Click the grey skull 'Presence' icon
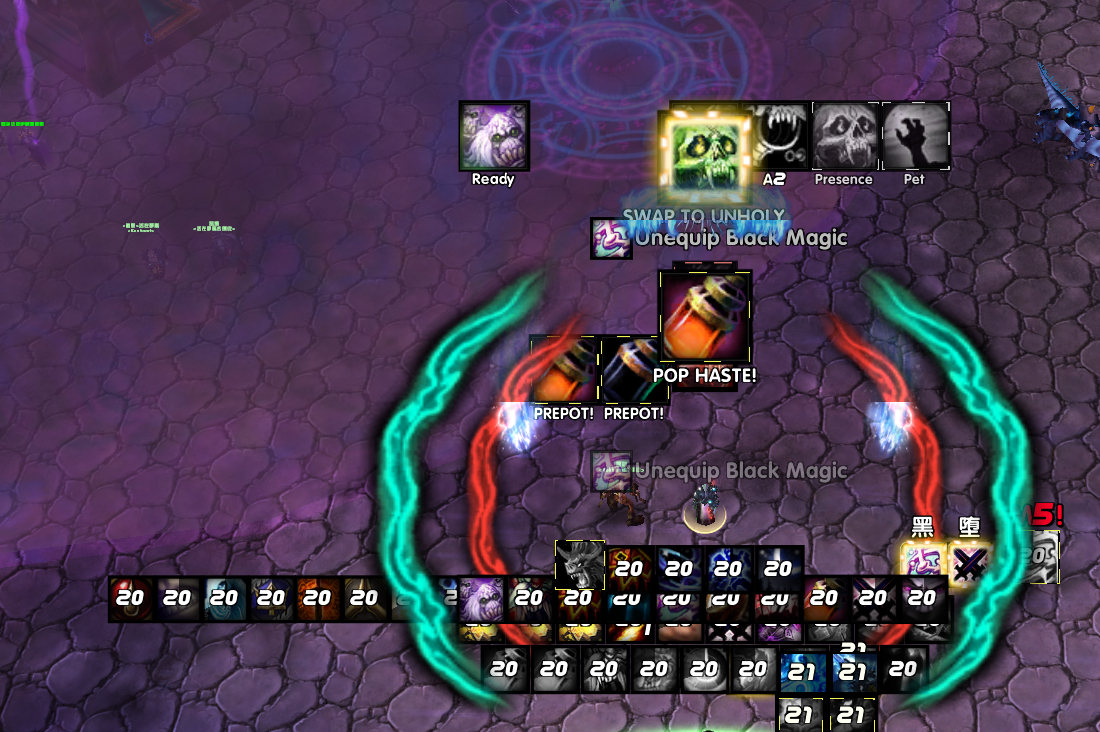 tap(845, 135)
